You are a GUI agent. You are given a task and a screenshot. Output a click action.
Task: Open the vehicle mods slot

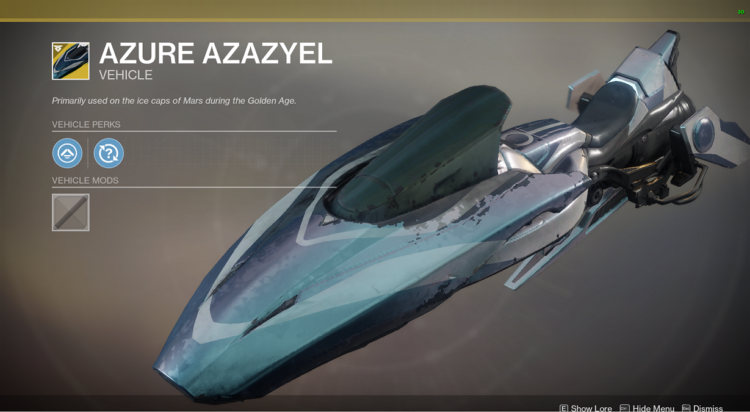coord(70,212)
